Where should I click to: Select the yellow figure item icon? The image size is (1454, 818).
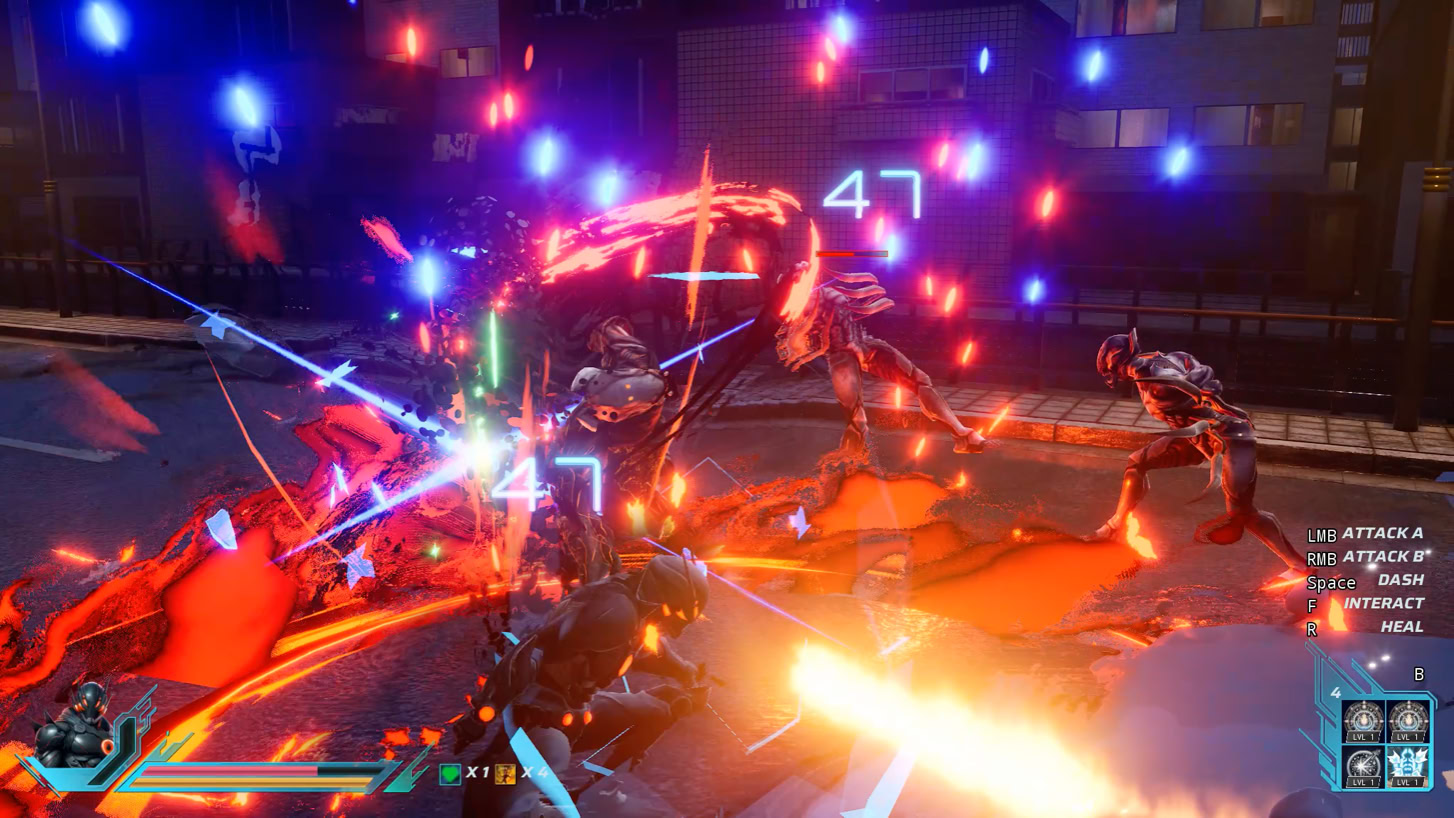click(x=505, y=774)
